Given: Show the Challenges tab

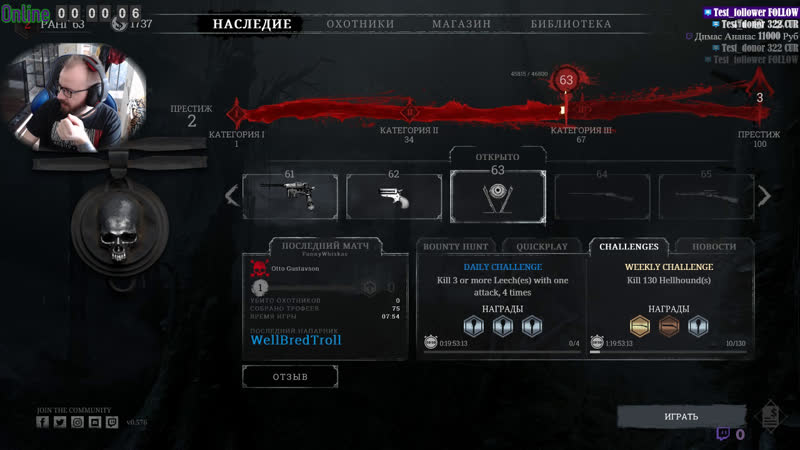Looking at the screenshot, I should coord(629,246).
